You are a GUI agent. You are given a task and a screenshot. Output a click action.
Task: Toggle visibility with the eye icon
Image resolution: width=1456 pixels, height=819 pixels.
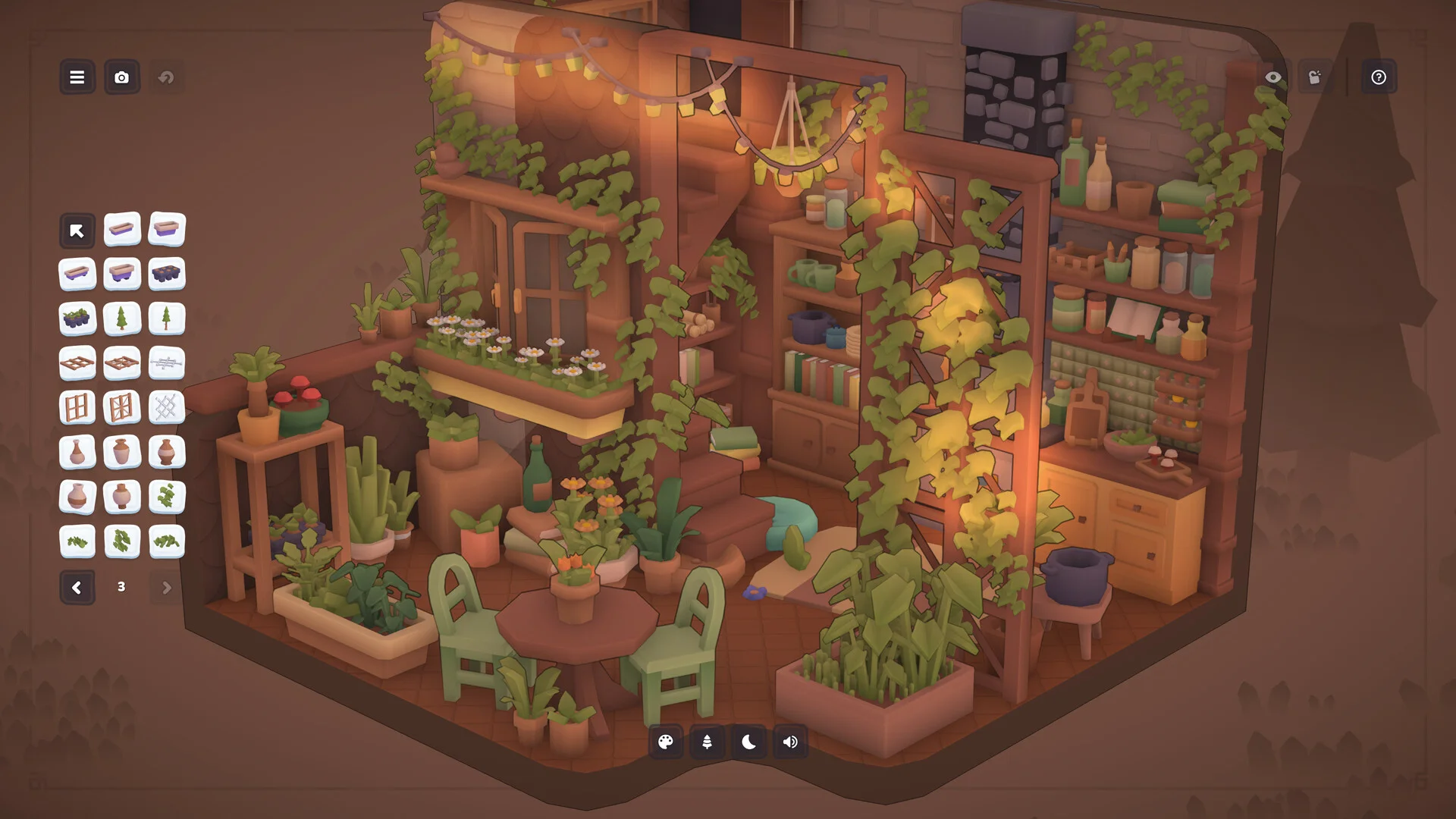pos(1273,77)
